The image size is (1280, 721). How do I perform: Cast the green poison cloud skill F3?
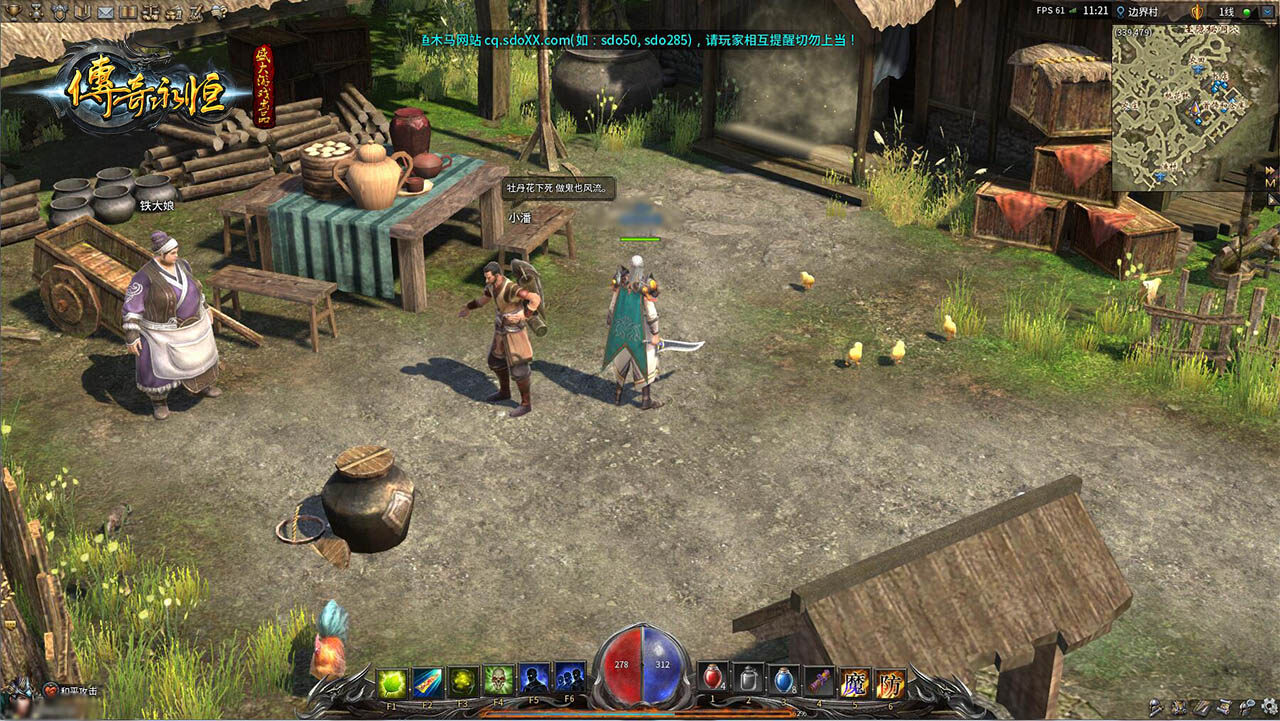coord(462,683)
